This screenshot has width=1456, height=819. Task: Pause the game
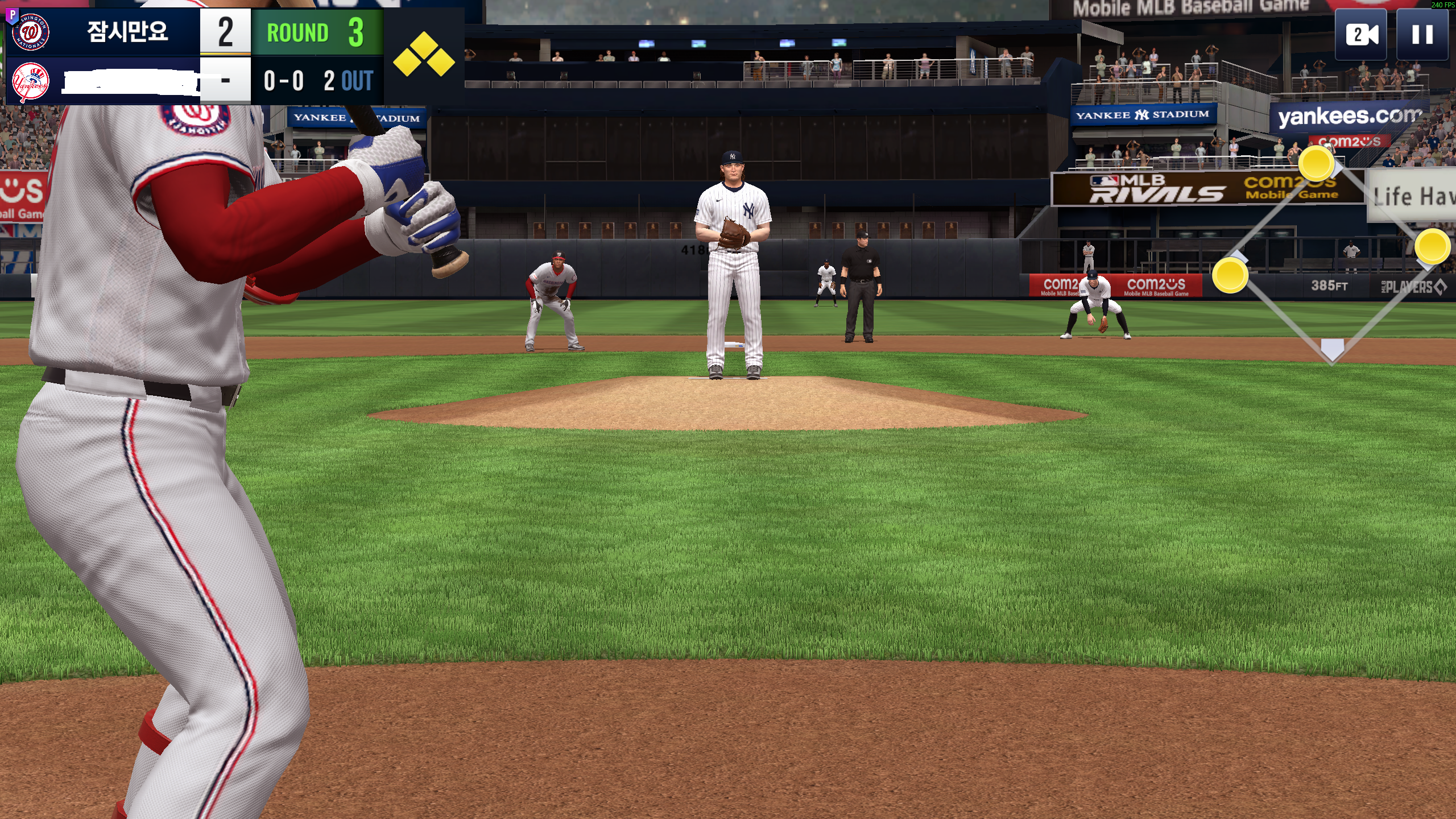[1422, 35]
